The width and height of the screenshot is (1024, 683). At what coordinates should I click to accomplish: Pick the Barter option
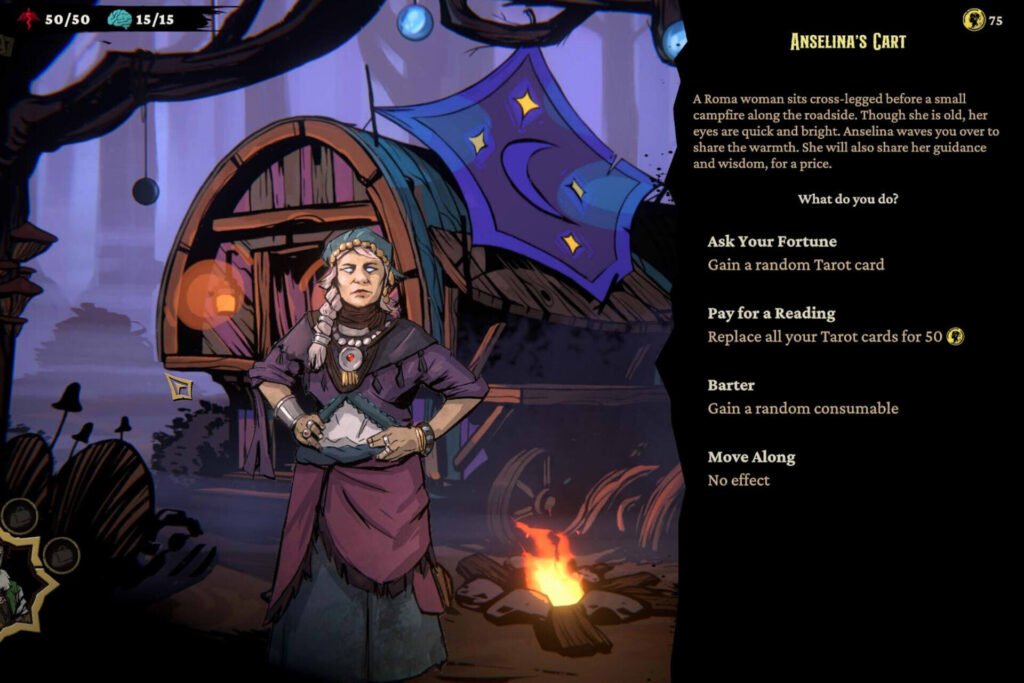click(731, 386)
